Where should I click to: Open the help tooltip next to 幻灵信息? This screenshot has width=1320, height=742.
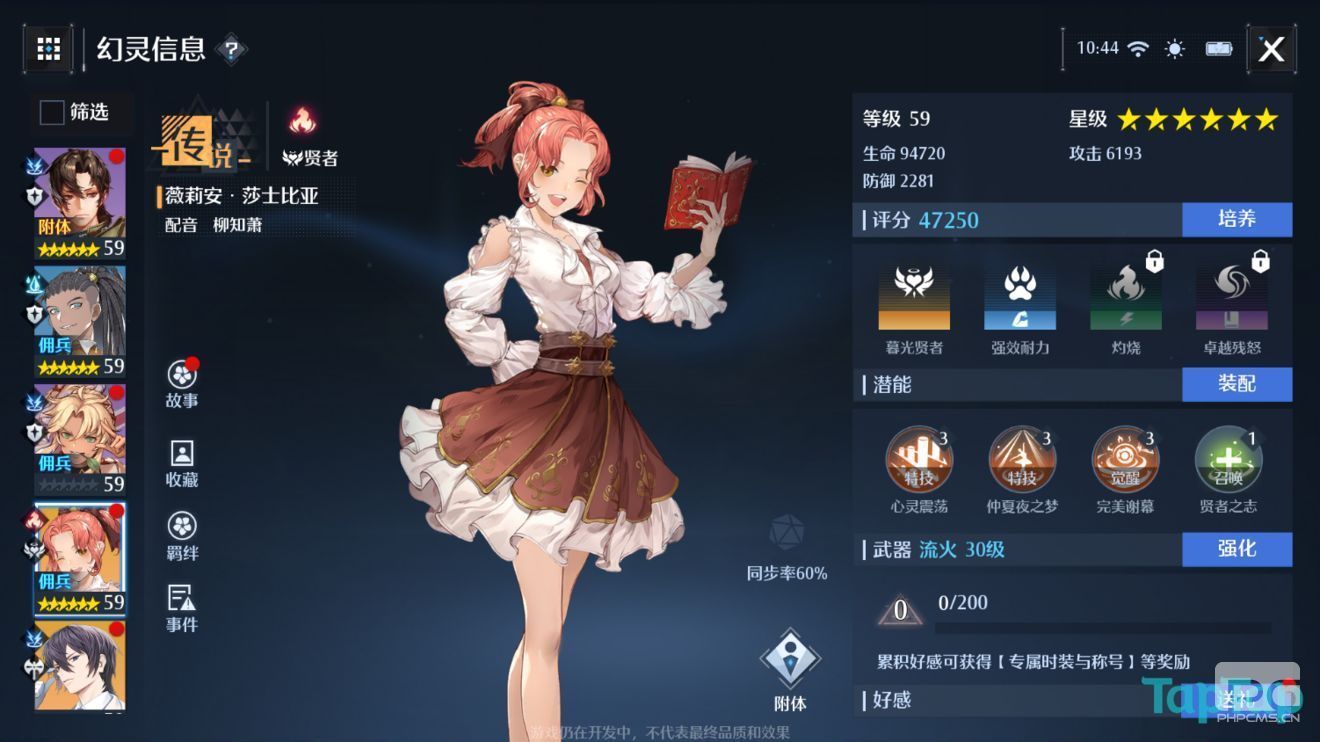coord(234,50)
